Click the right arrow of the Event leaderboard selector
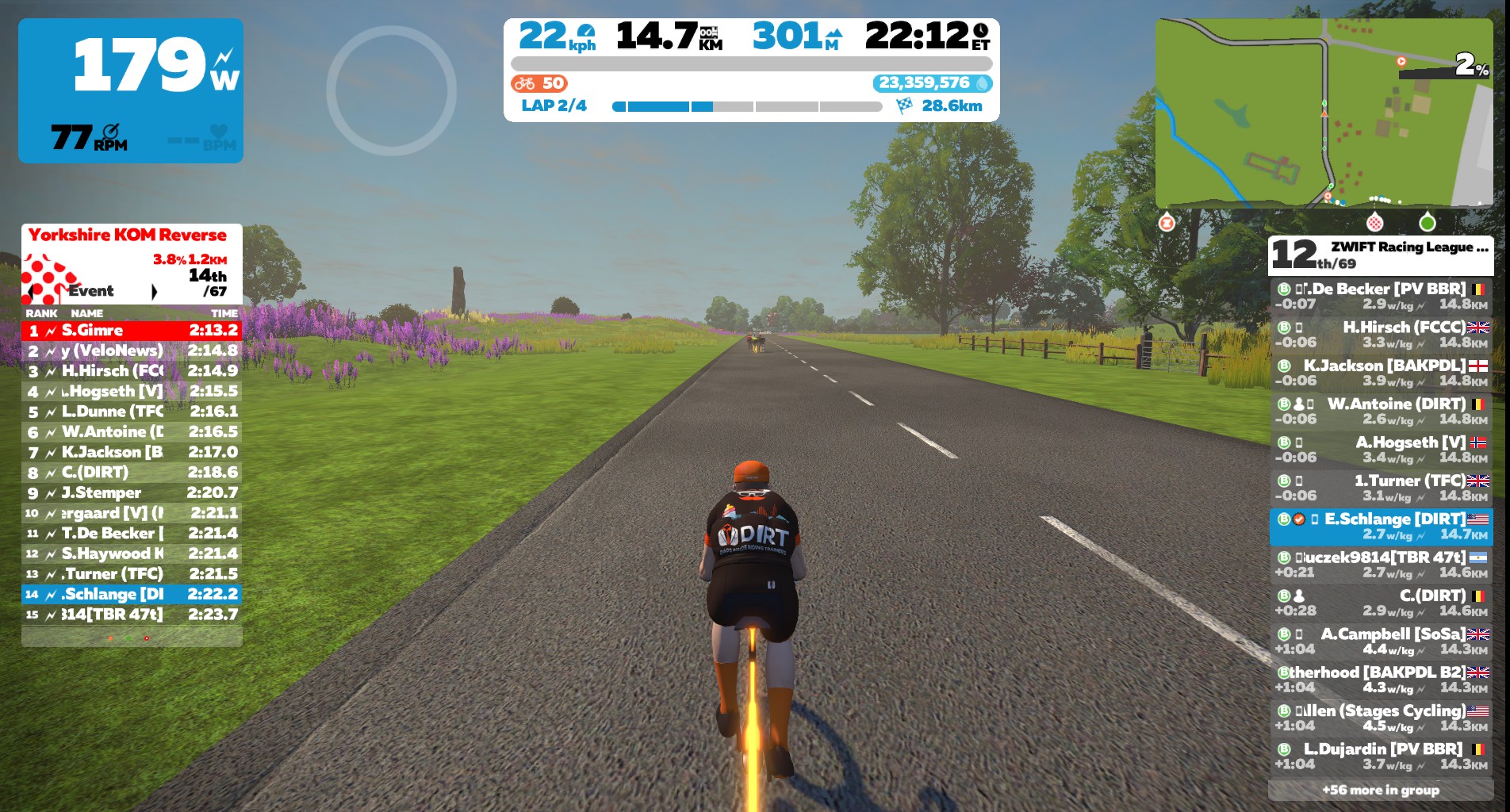 tap(155, 292)
